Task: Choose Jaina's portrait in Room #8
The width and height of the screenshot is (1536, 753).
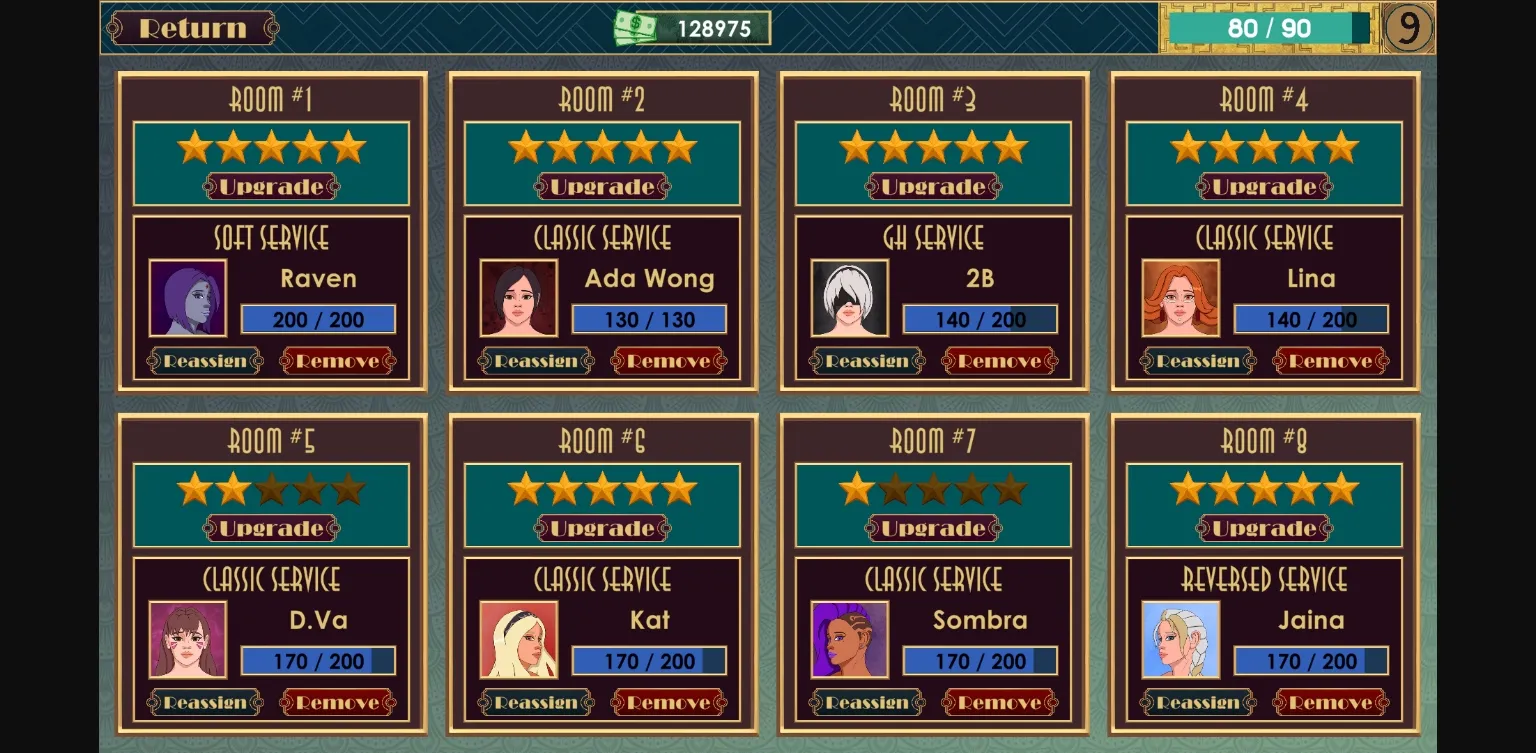Action: pos(1181,640)
